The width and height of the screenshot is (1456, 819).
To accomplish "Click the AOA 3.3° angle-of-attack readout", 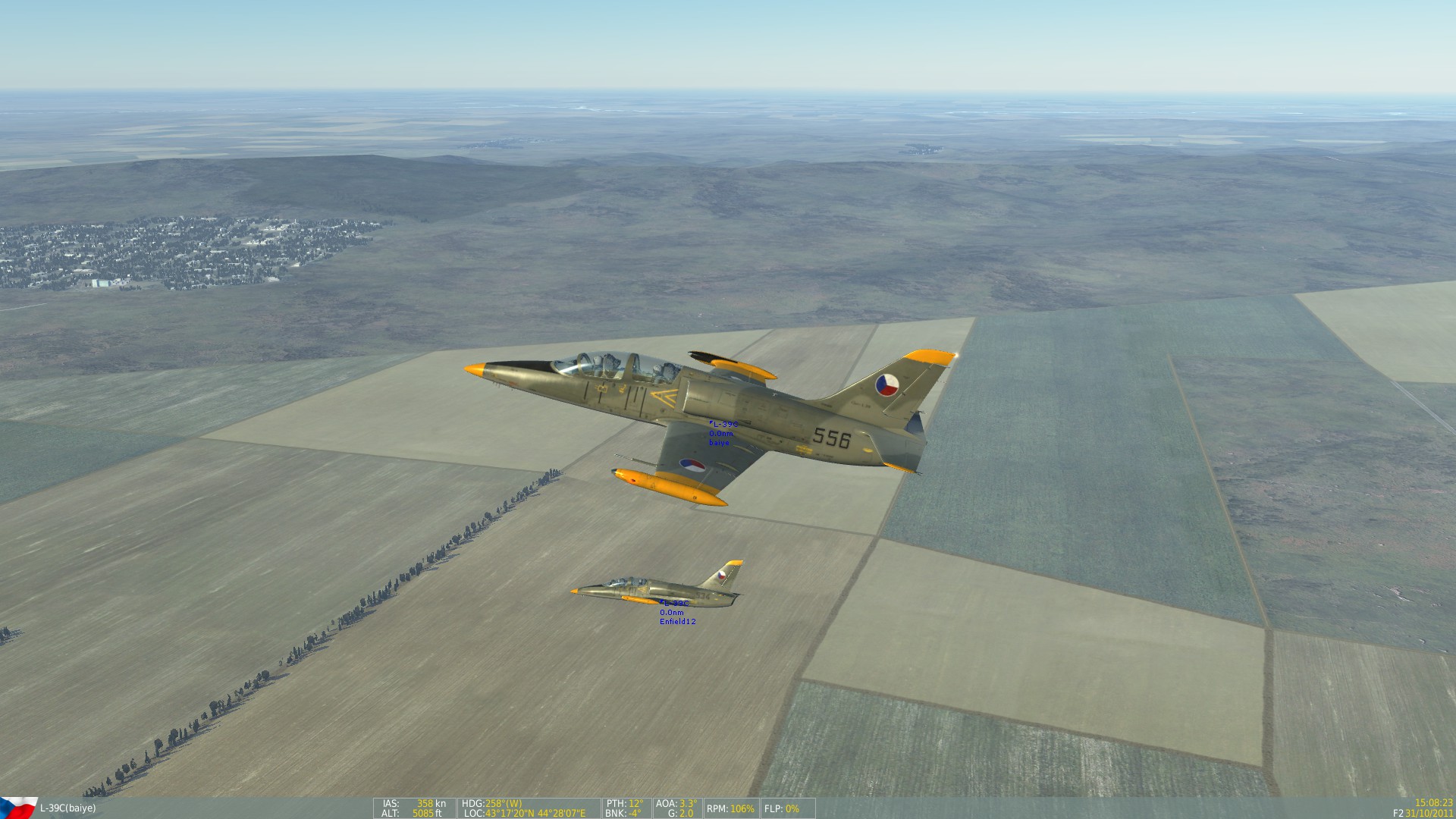I will pos(675,805).
